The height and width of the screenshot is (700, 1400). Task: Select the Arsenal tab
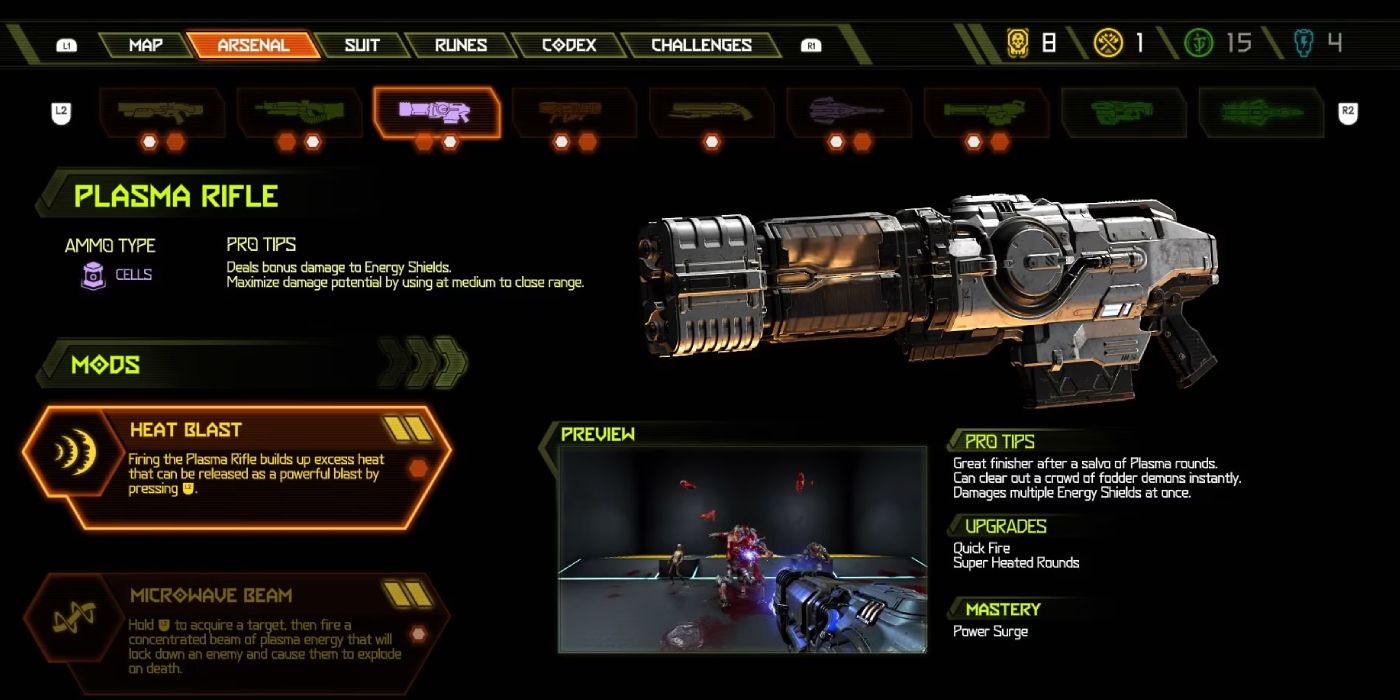point(253,45)
